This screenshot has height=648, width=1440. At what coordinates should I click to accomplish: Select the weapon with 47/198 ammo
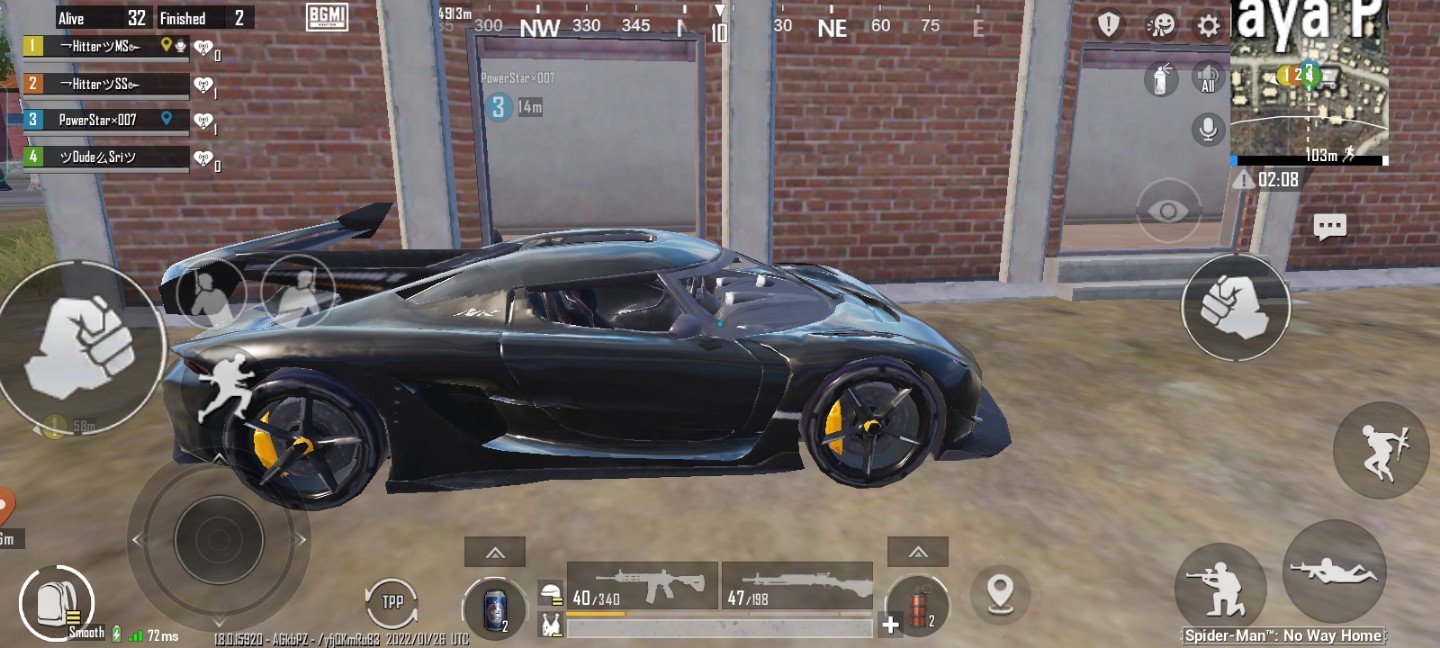(797, 586)
